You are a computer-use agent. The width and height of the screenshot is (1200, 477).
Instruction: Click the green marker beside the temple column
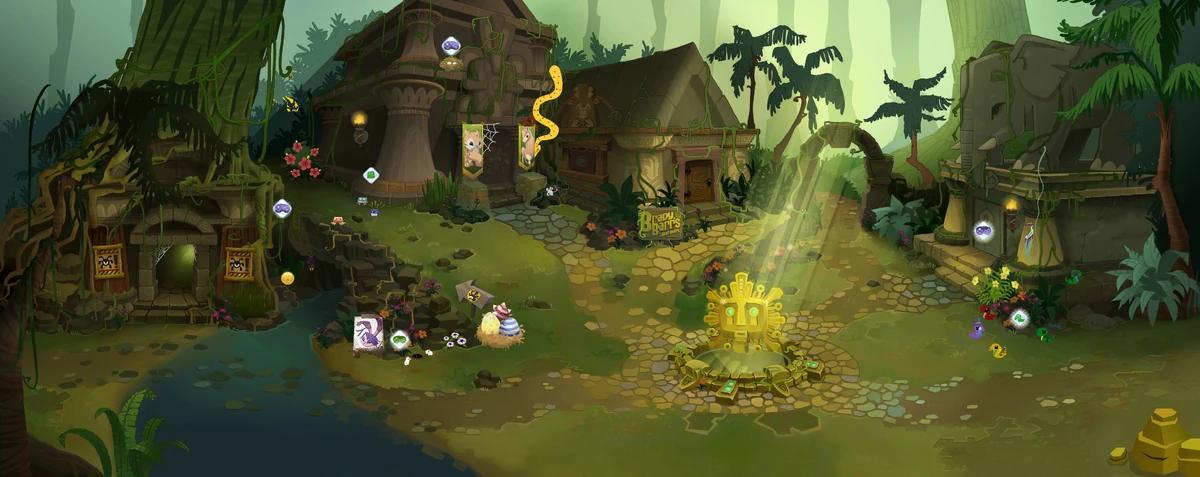click(371, 175)
